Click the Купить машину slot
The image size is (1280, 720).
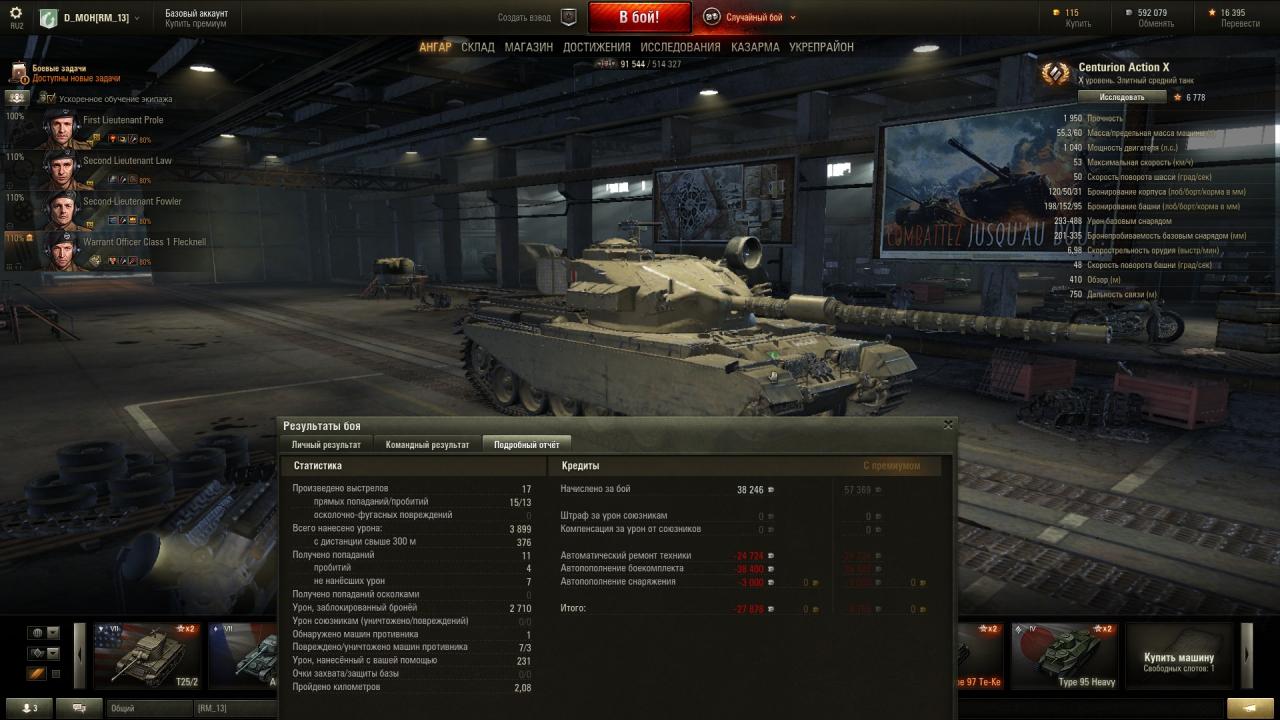pyautogui.click(x=1179, y=655)
